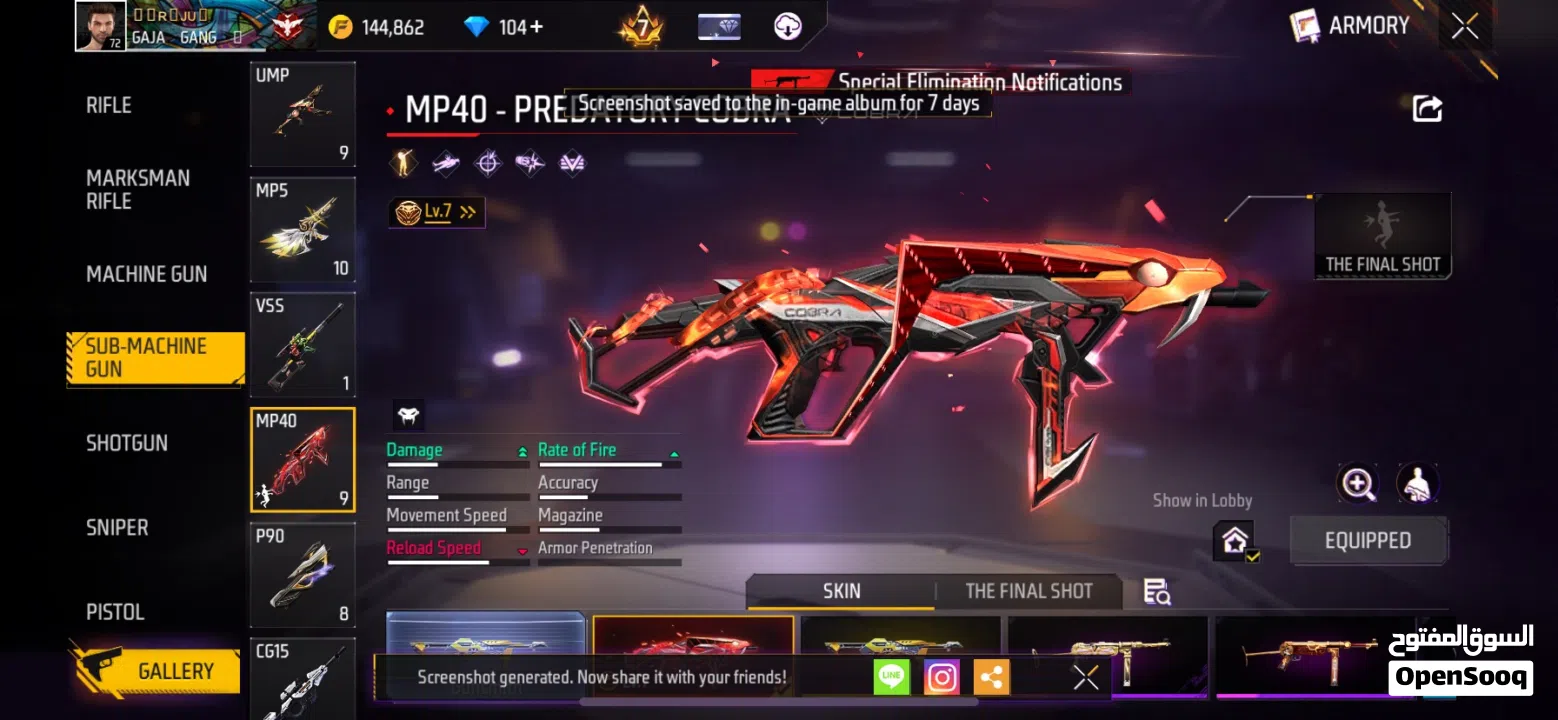Open the screenshot share icon
This screenshot has height=720, width=1558.
click(1428, 108)
